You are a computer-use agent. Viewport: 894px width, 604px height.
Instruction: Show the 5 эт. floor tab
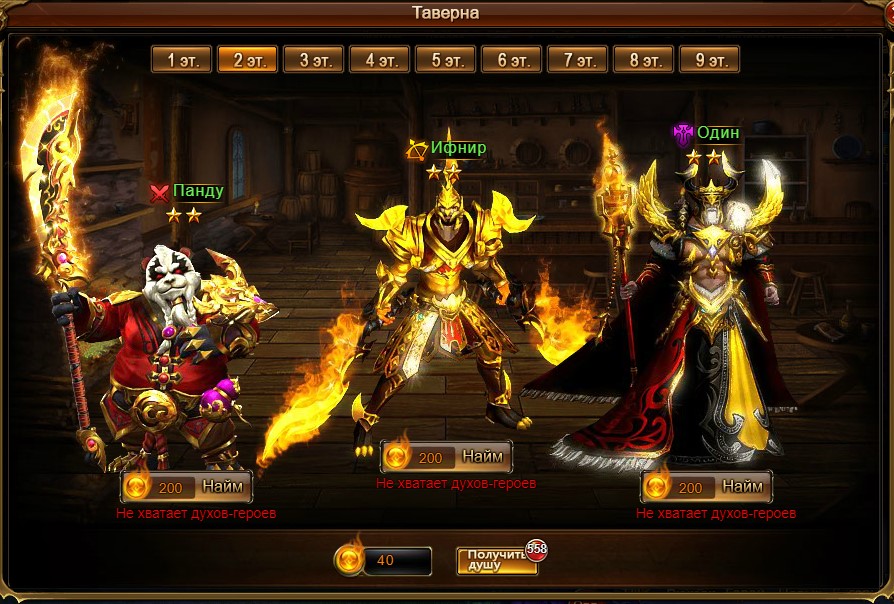[445, 60]
